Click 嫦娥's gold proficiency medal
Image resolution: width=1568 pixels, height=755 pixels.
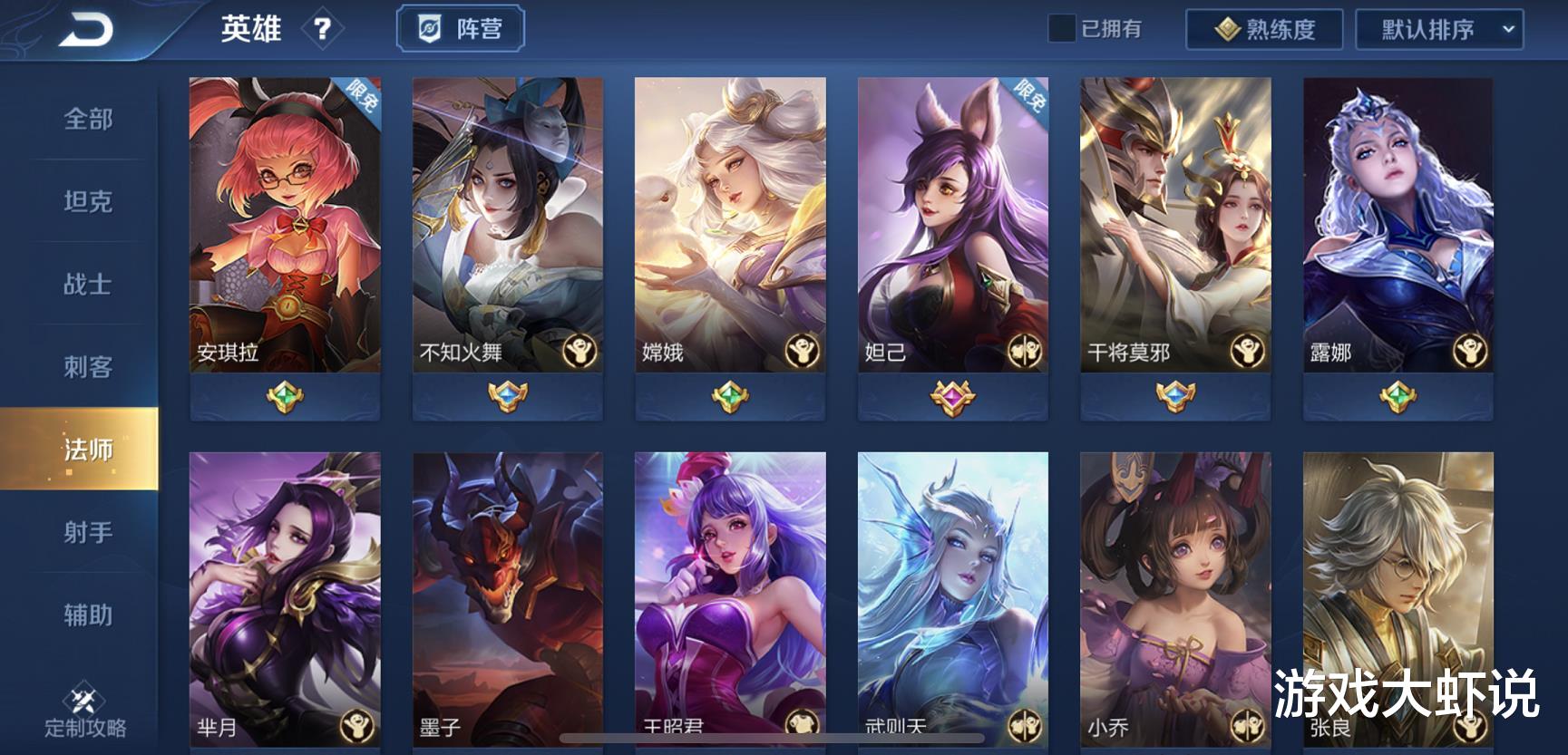731,394
